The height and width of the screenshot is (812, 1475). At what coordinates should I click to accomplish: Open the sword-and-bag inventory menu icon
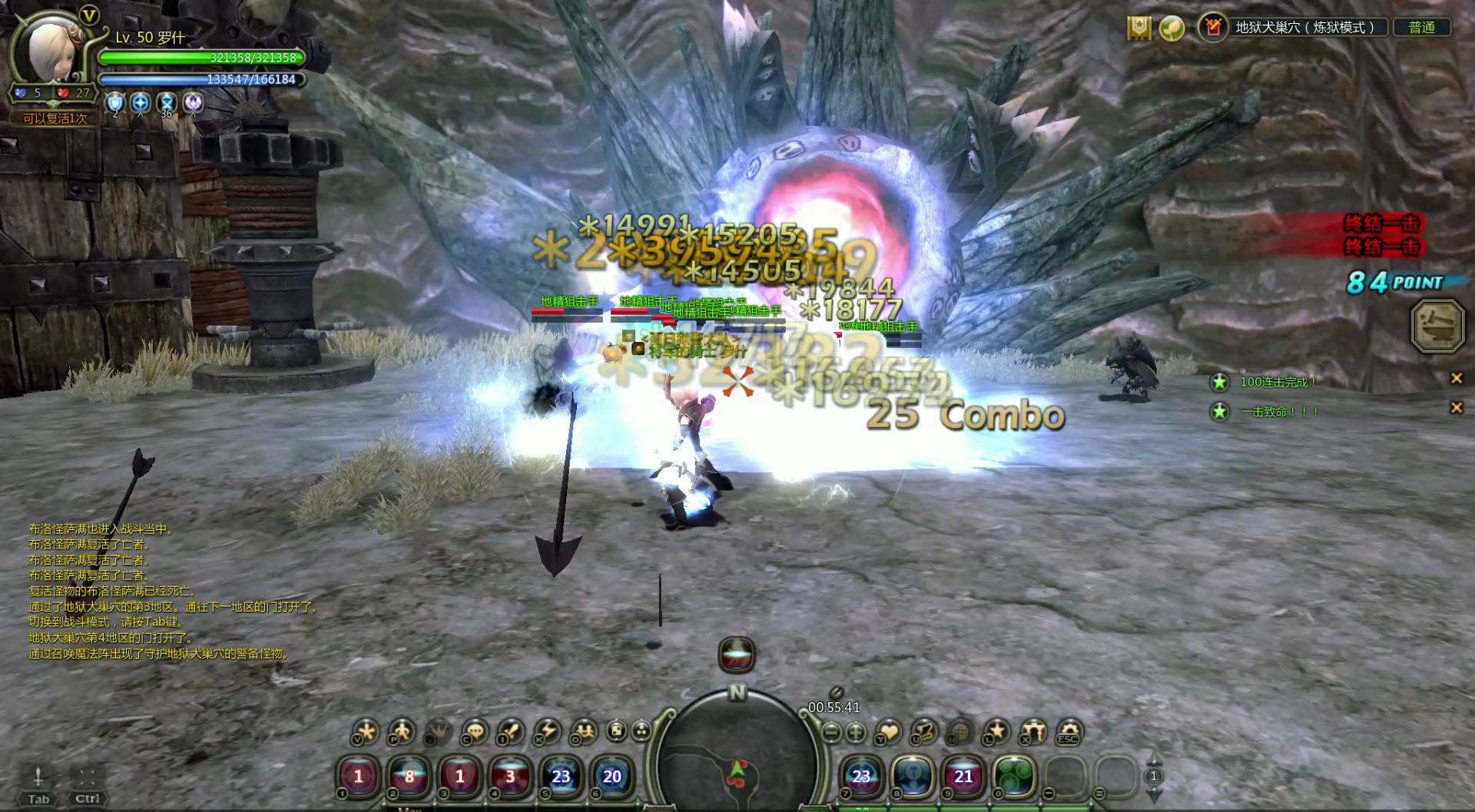pyautogui.click(x=511, y=731)
